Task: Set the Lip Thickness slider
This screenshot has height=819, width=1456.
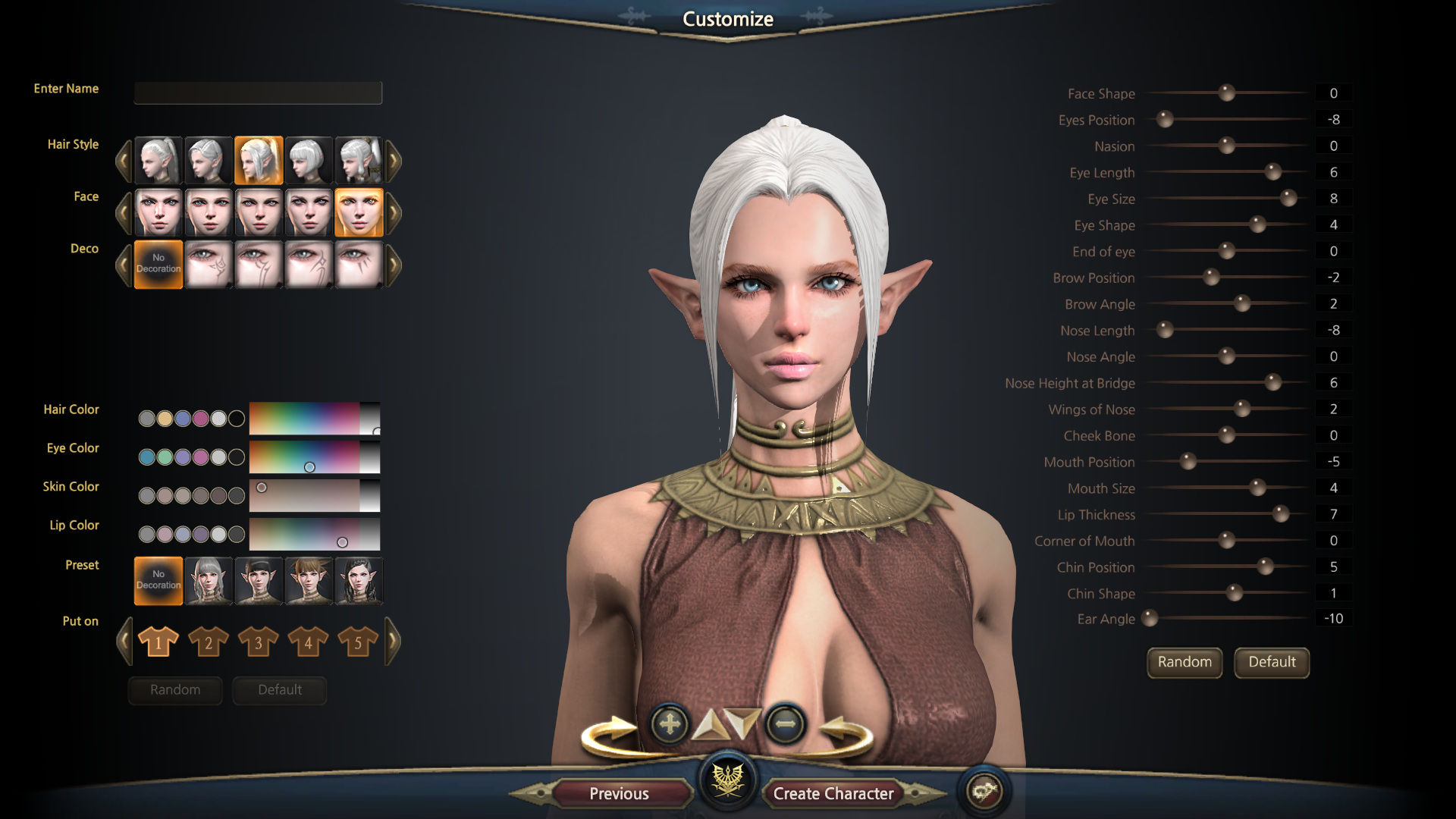Action: 1280,514
